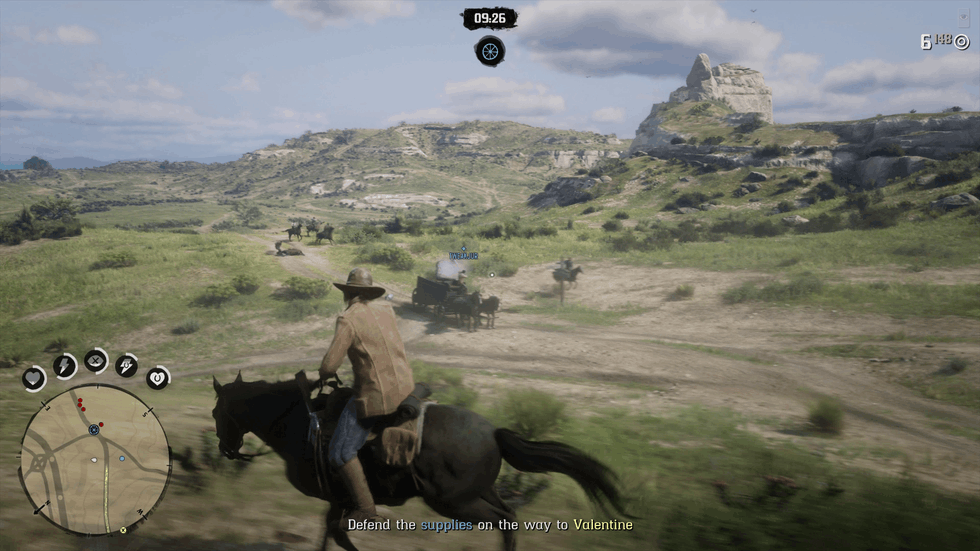Select the Dead Eye core icon
Image resolution: width=980 pixels, height=551 pixels.
96,360
